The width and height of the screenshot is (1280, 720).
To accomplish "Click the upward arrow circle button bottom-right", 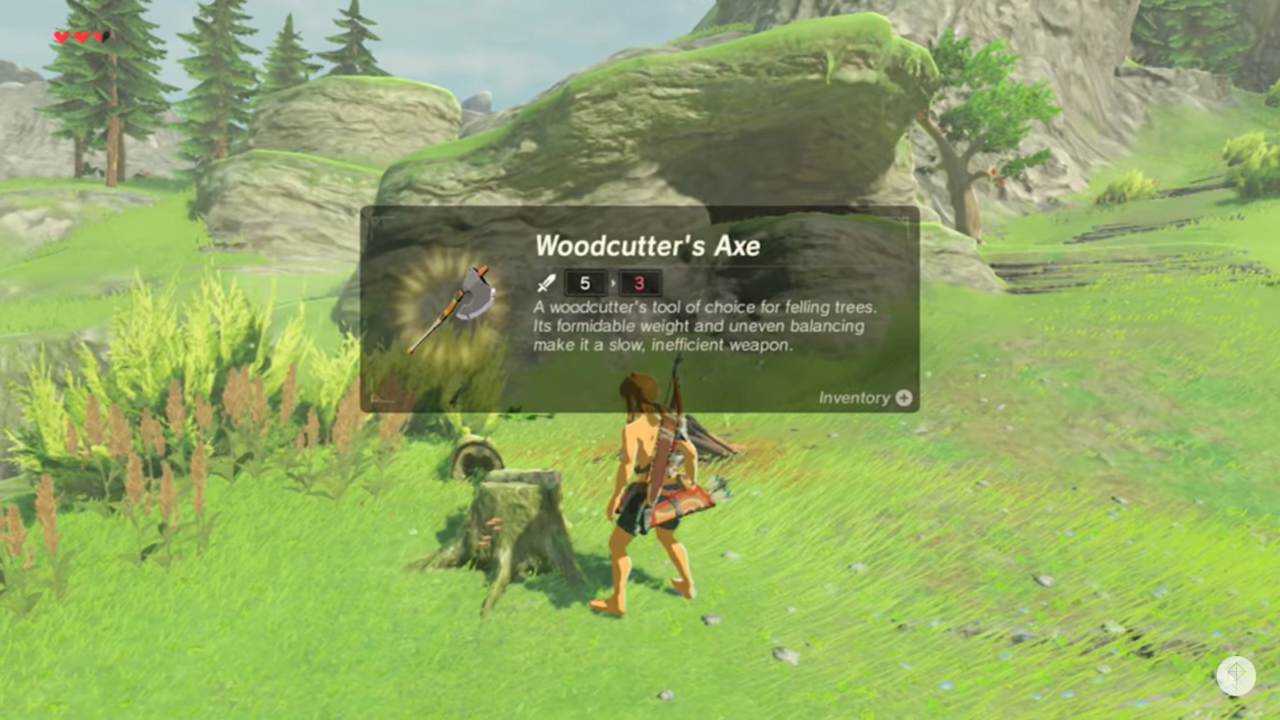I will [x=1236, y=676].
